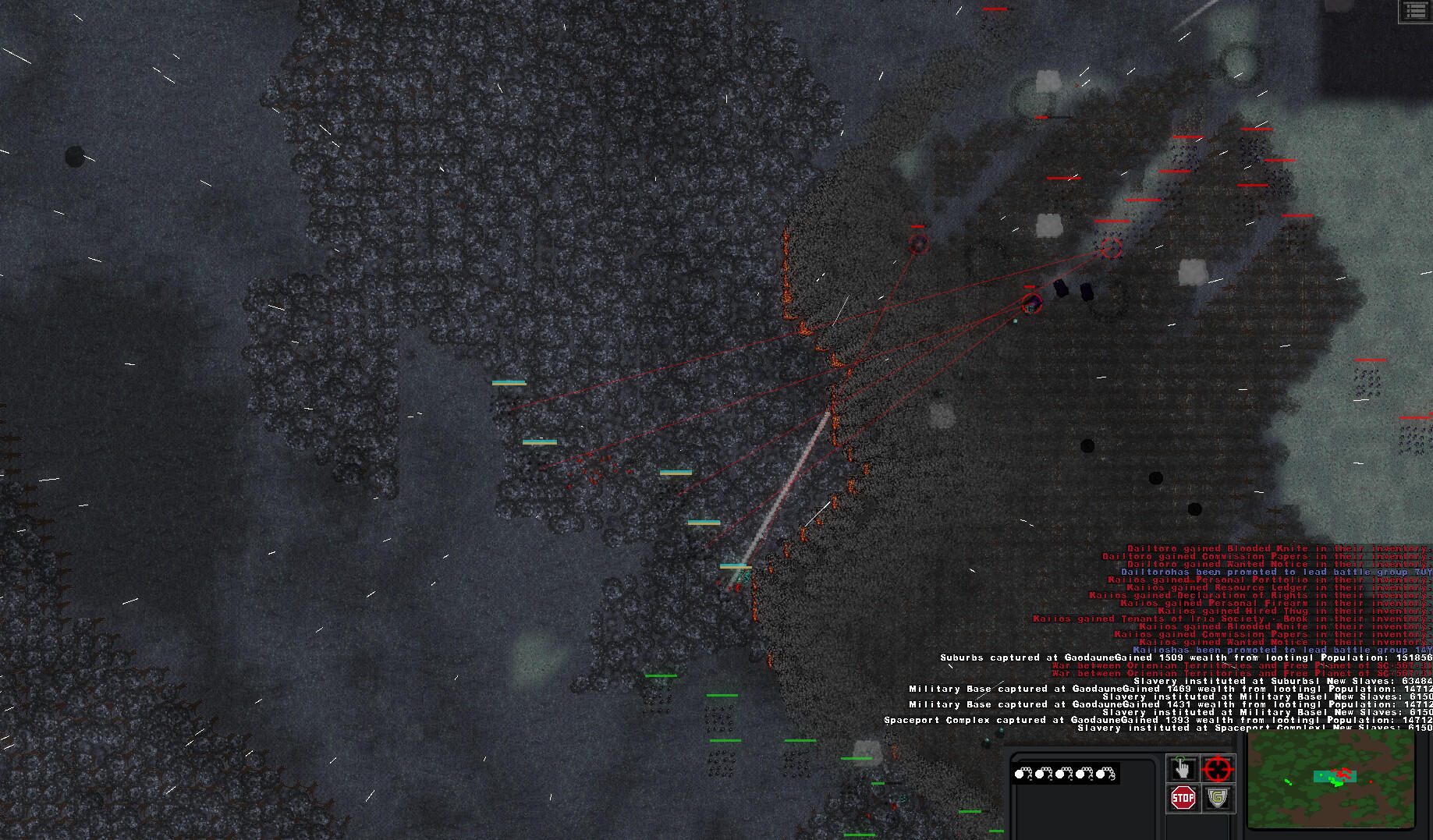Select the hand cursor selection tool
Viewport: 1433px width, 840px height.
click(1183, 767)
